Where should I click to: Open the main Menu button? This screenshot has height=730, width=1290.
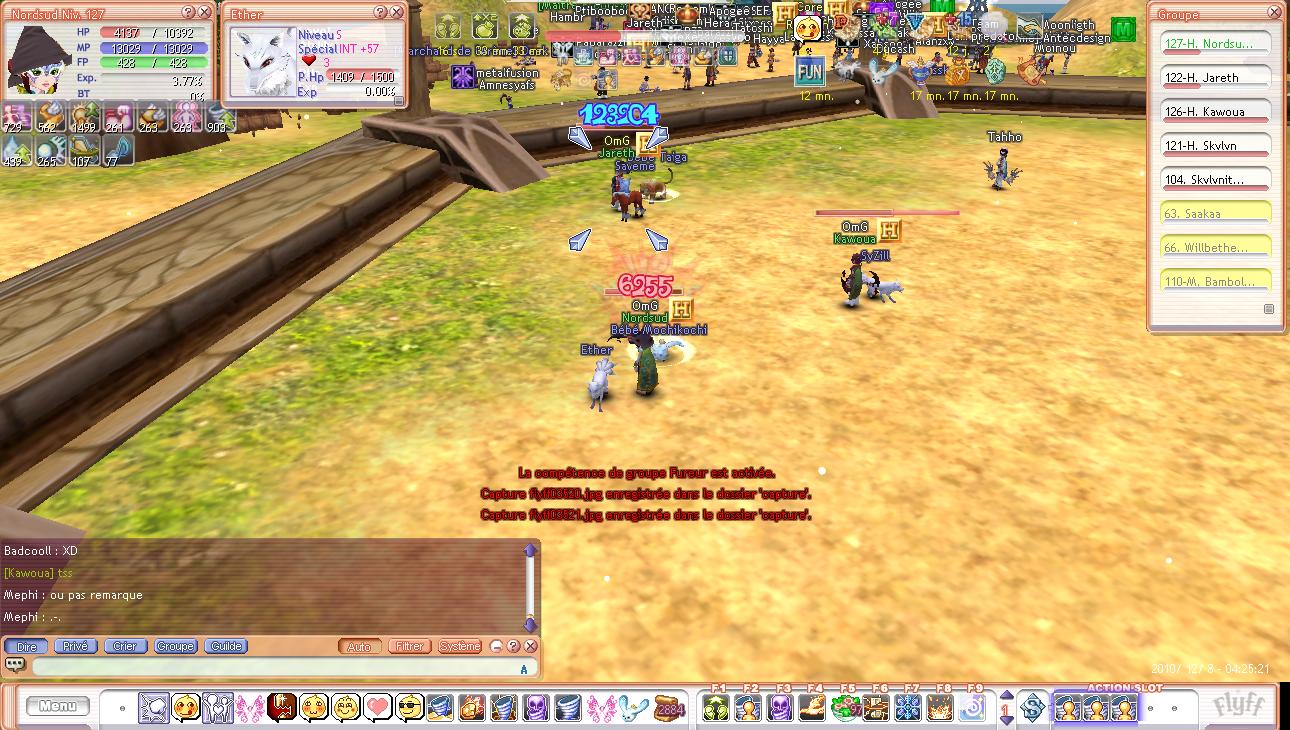pos(57,706)
